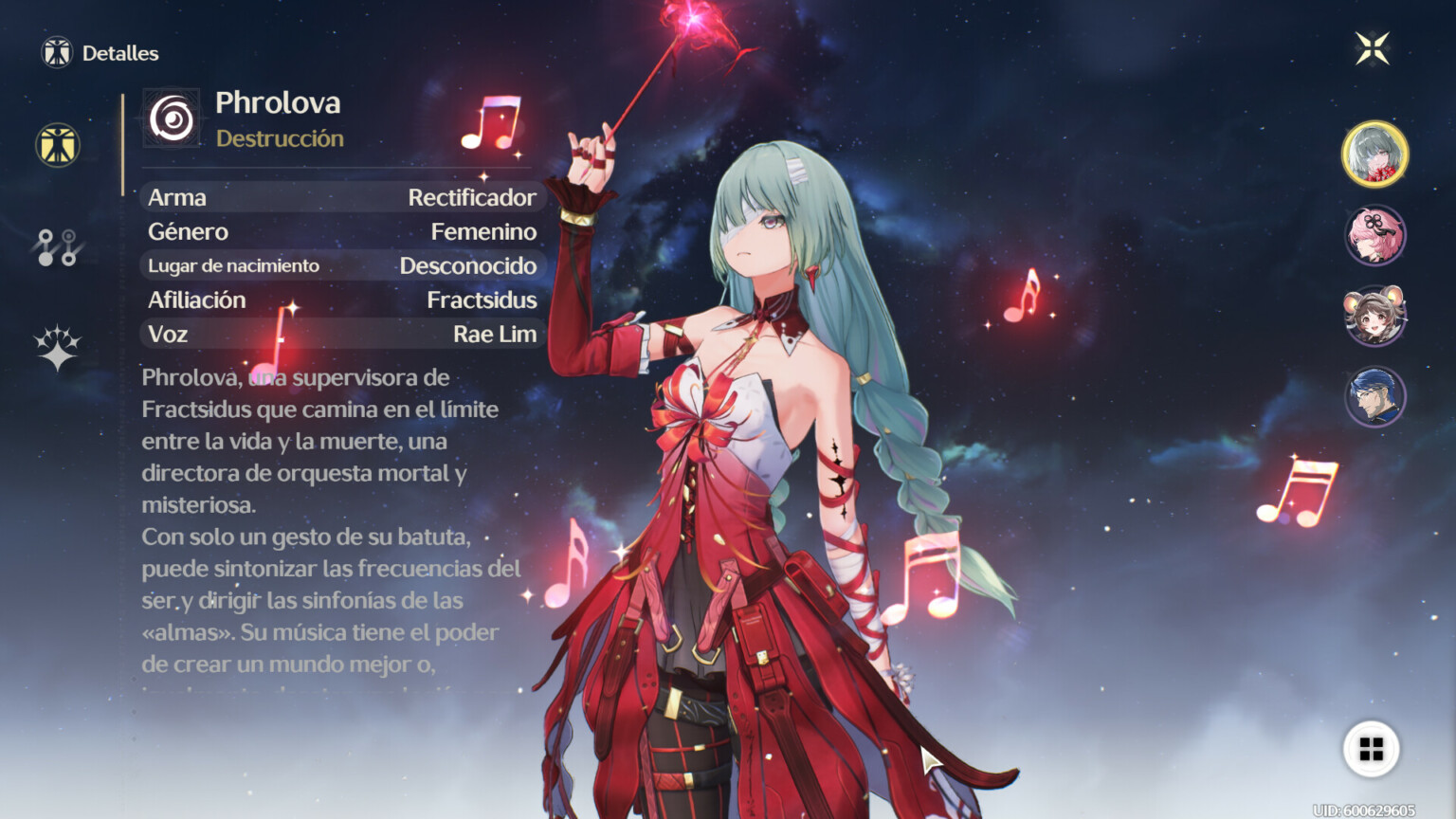Click the Género Femenino row
Image resolution: width=1456 pixels, height=819 pixels.
pos(339,231)
